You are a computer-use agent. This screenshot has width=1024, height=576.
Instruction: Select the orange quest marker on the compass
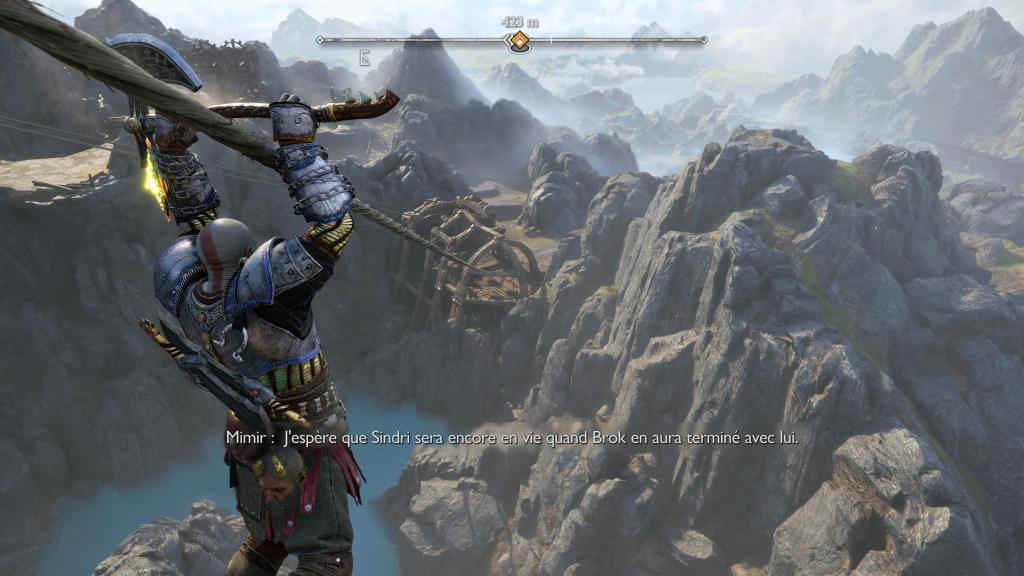(x=519, y=41)
